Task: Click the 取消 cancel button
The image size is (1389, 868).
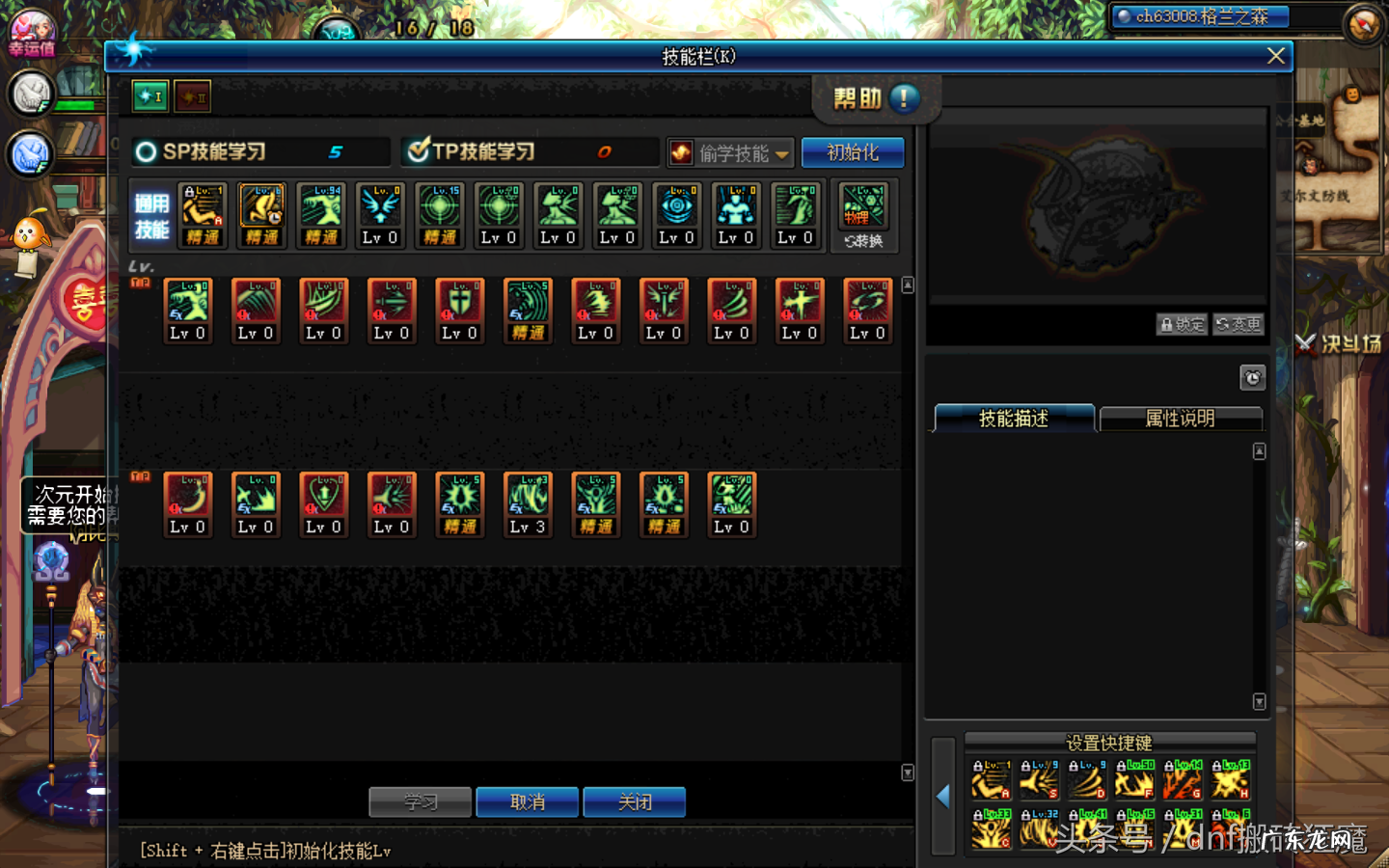Action: click(528, 801)
